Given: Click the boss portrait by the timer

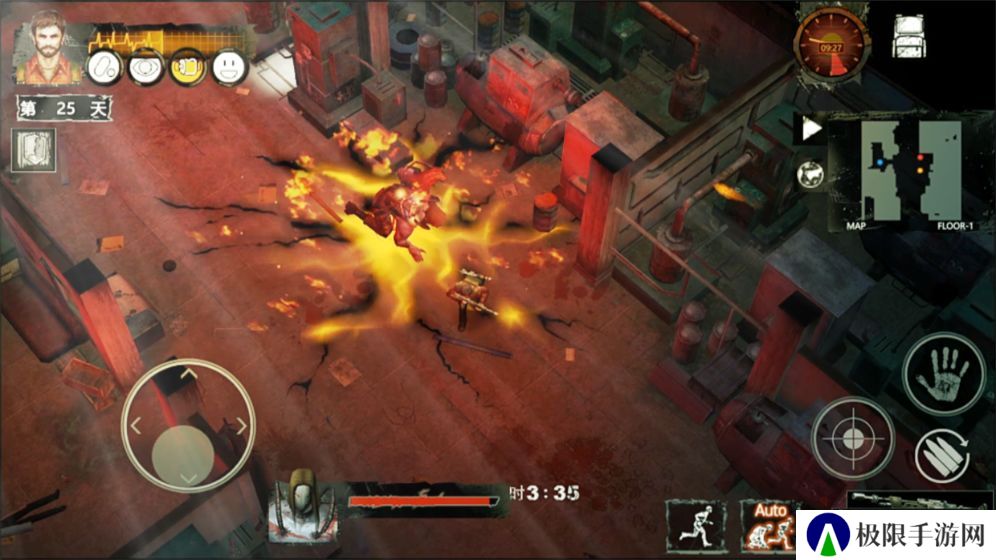Looking at the screenshot, I should point(302,498).
